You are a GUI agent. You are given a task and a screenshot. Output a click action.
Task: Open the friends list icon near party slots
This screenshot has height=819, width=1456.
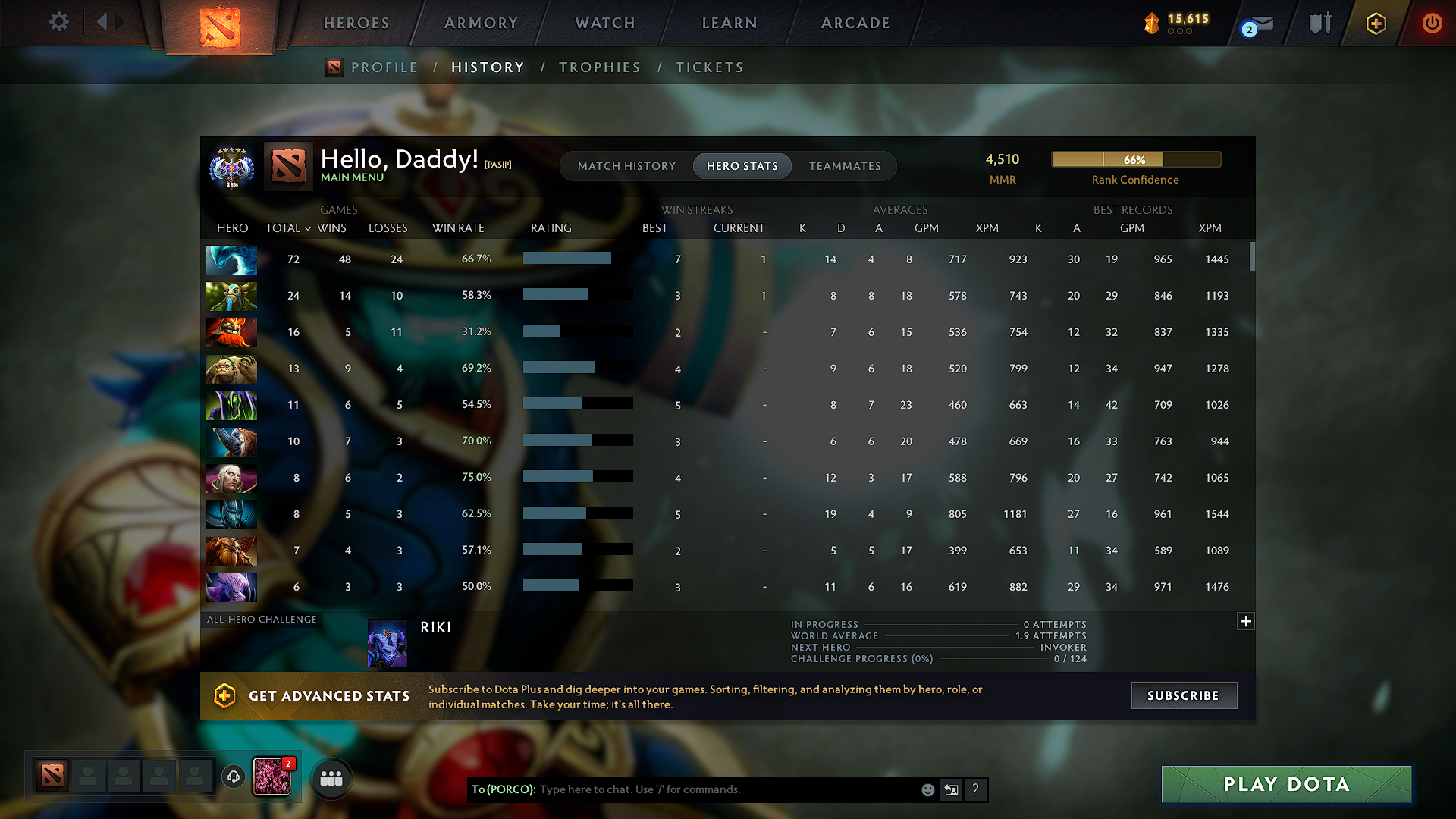tap(330, 777)
